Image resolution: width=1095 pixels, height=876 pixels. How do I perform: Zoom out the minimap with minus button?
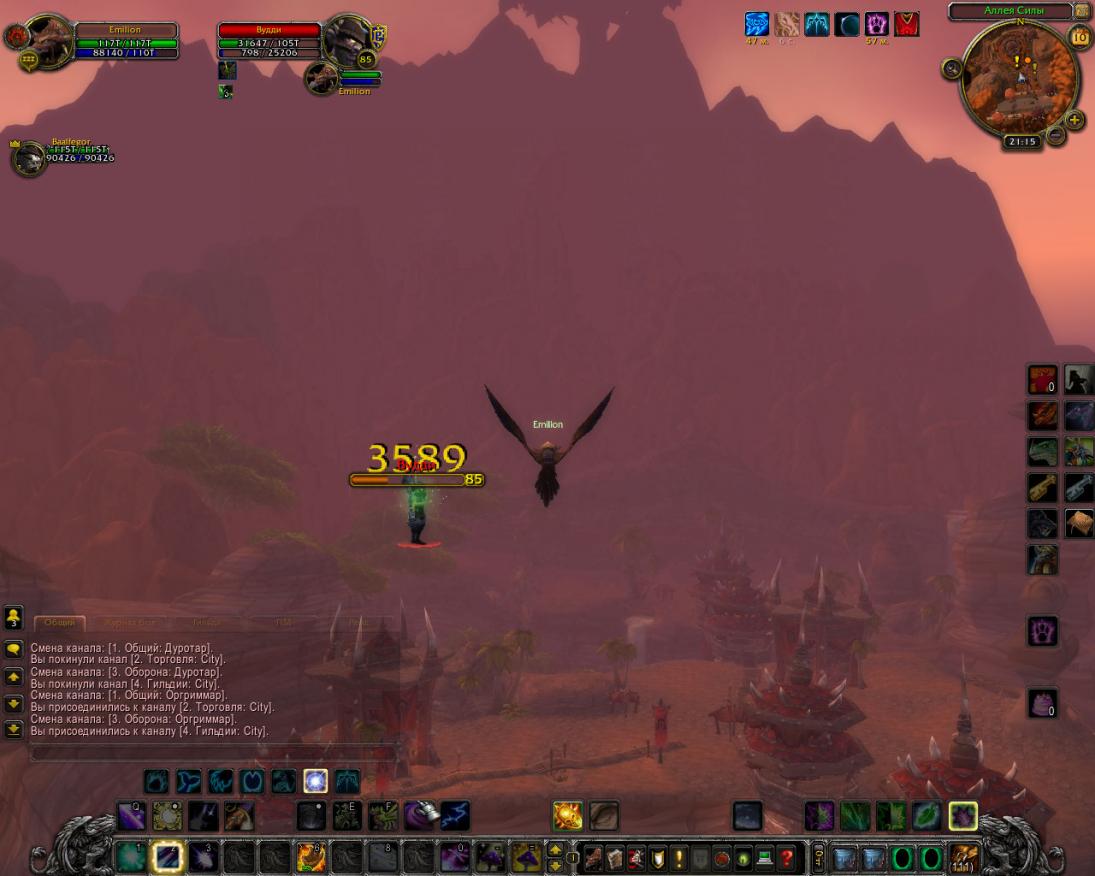(x=1055, y=136)
